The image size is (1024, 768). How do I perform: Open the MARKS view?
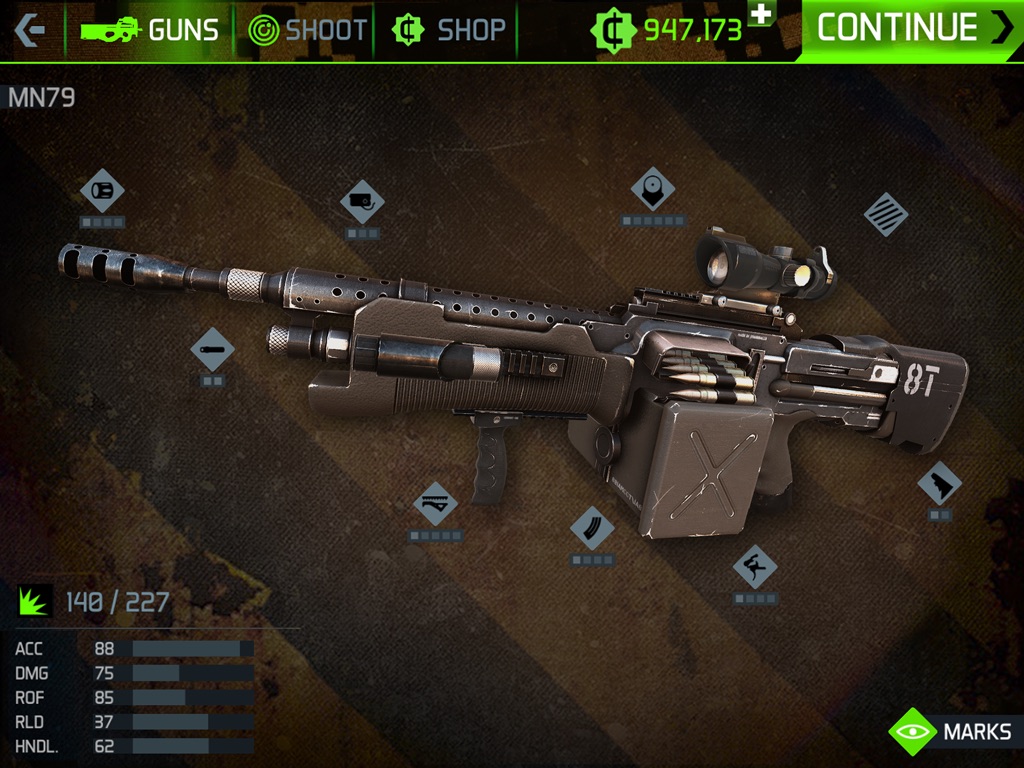point(954,731)
